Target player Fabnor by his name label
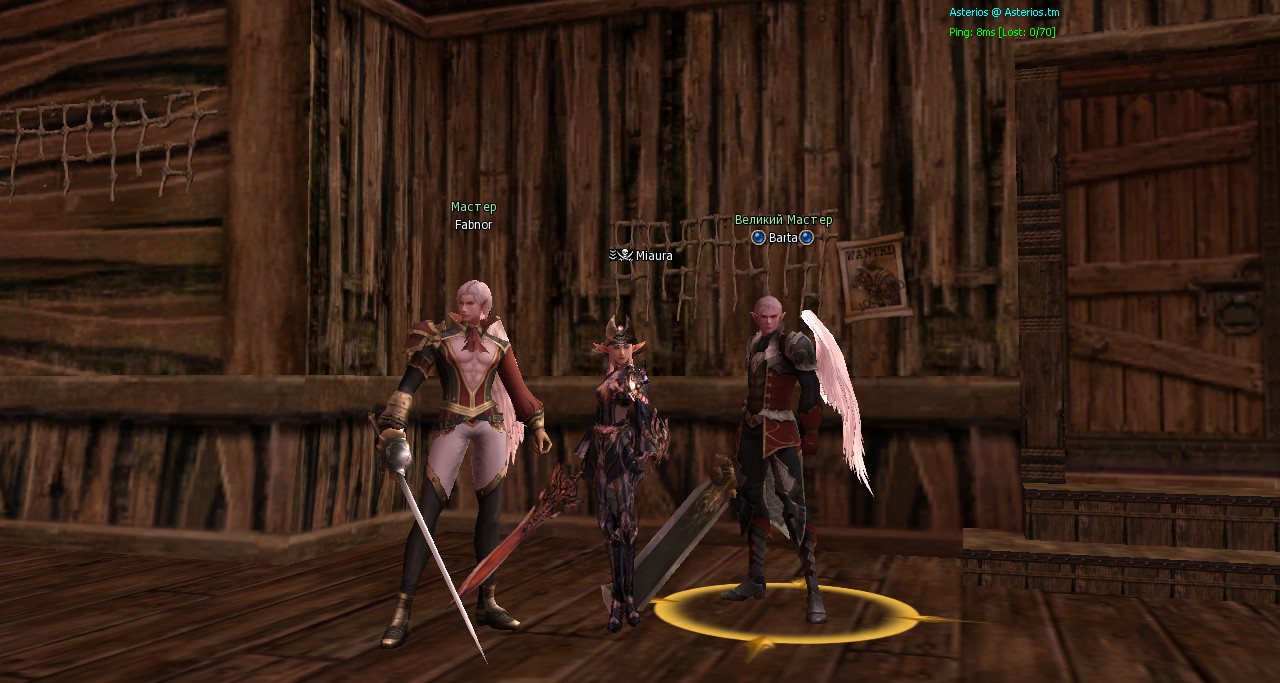Viewport: 1280px width, 683px height. [473, 225]
